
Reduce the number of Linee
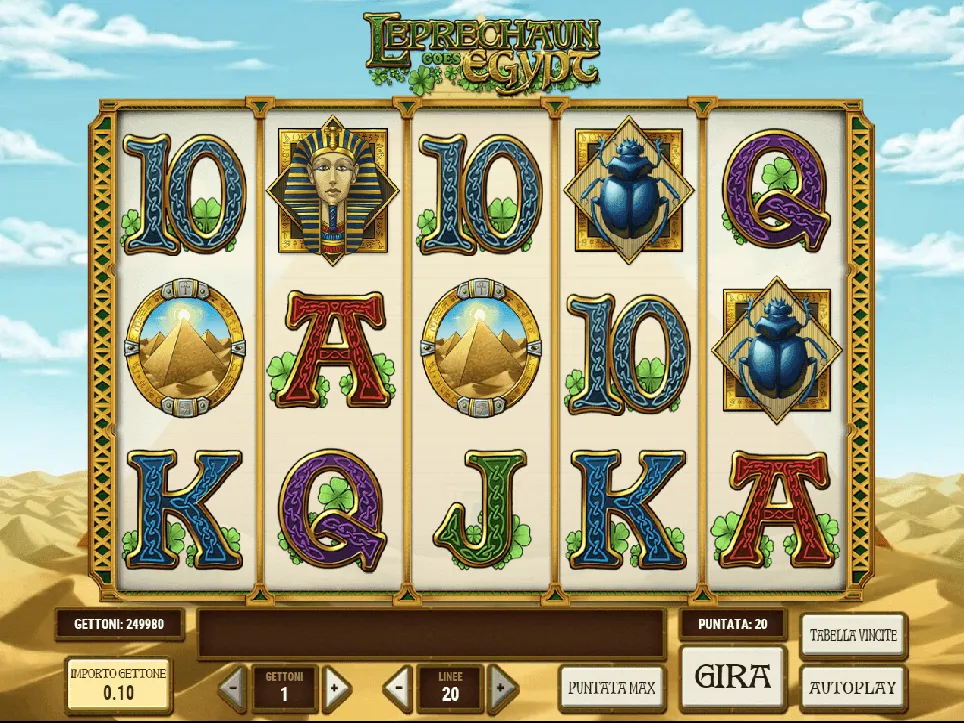click(398, 688)
